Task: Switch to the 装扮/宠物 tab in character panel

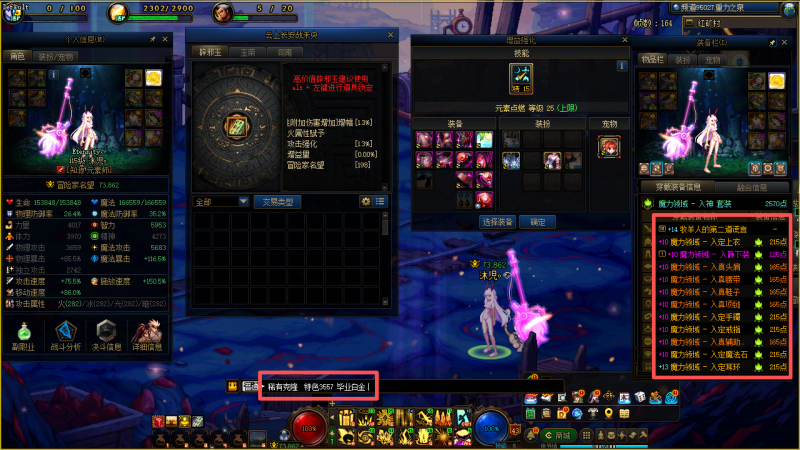Action: pos(55,58)
